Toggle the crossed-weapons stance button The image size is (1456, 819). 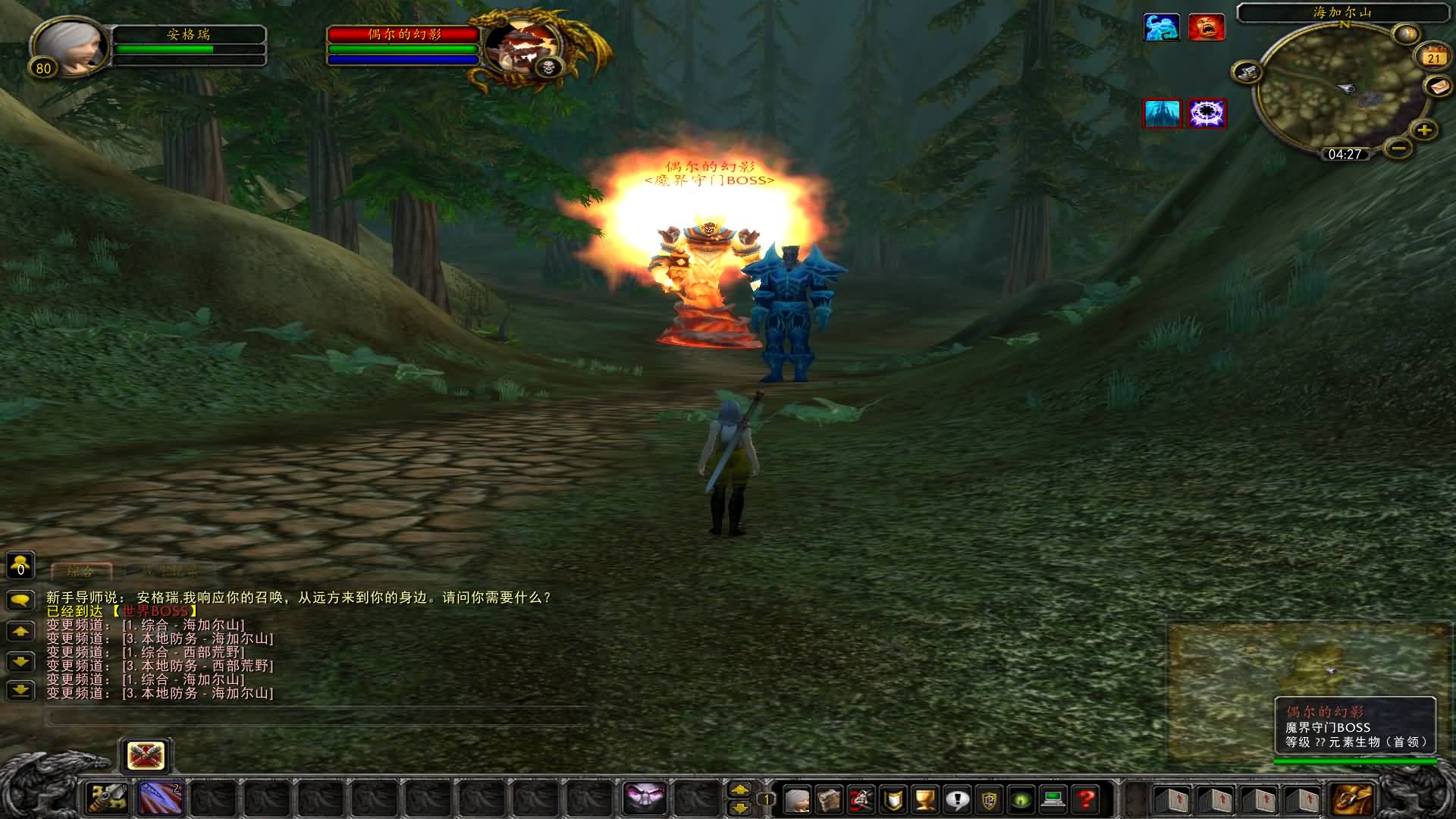coord(146,756)
